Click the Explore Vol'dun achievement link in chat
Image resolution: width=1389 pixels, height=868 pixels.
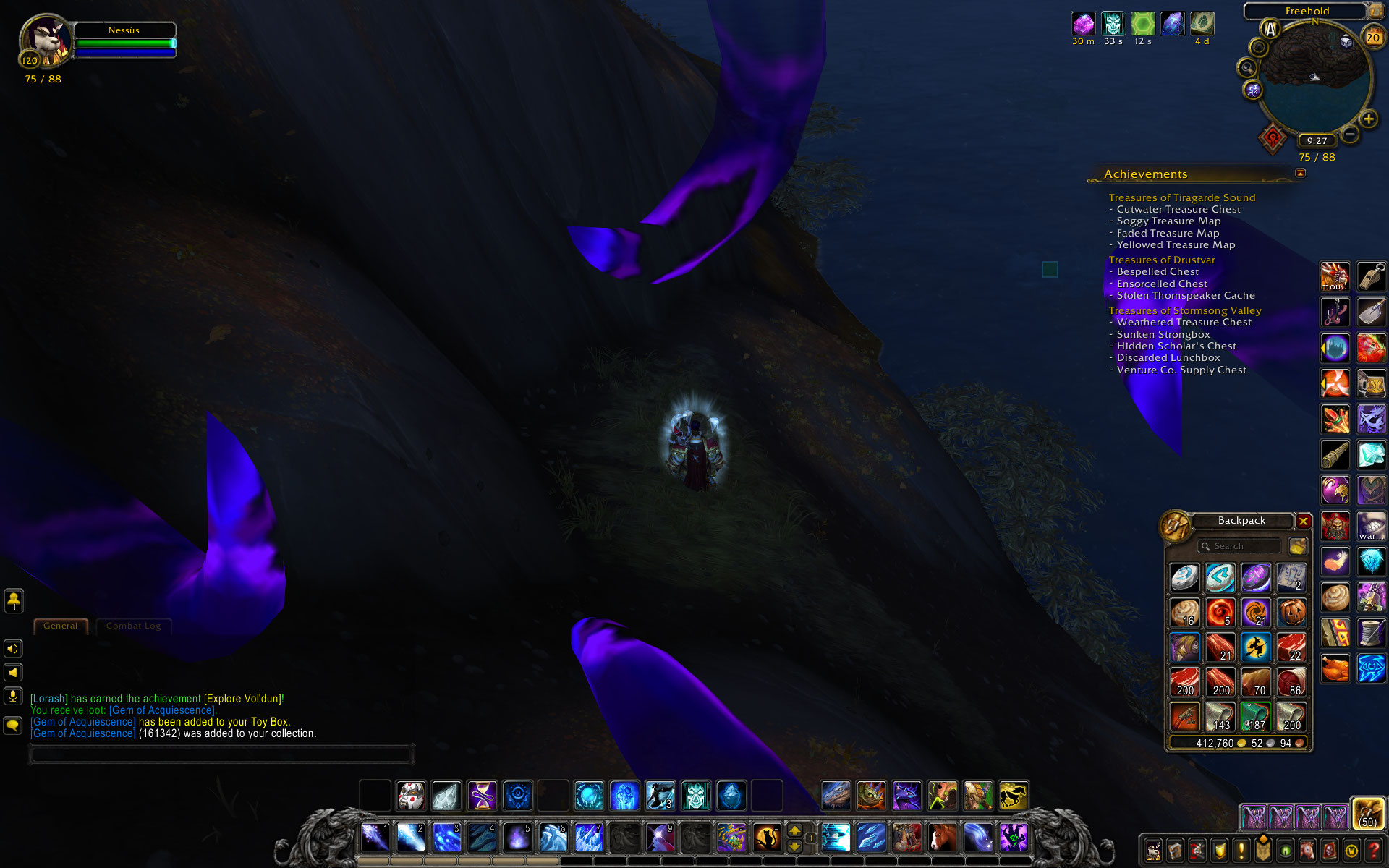click(x=243, y=699)
